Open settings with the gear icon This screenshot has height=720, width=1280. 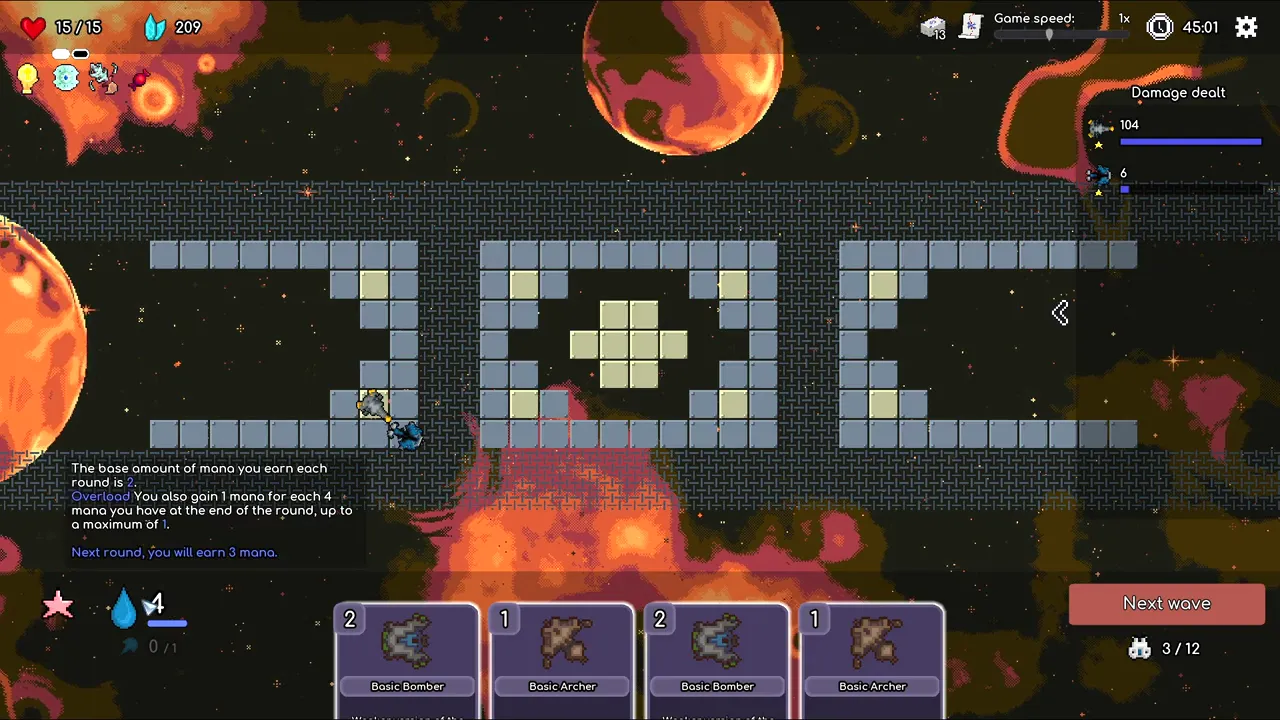1246,27
